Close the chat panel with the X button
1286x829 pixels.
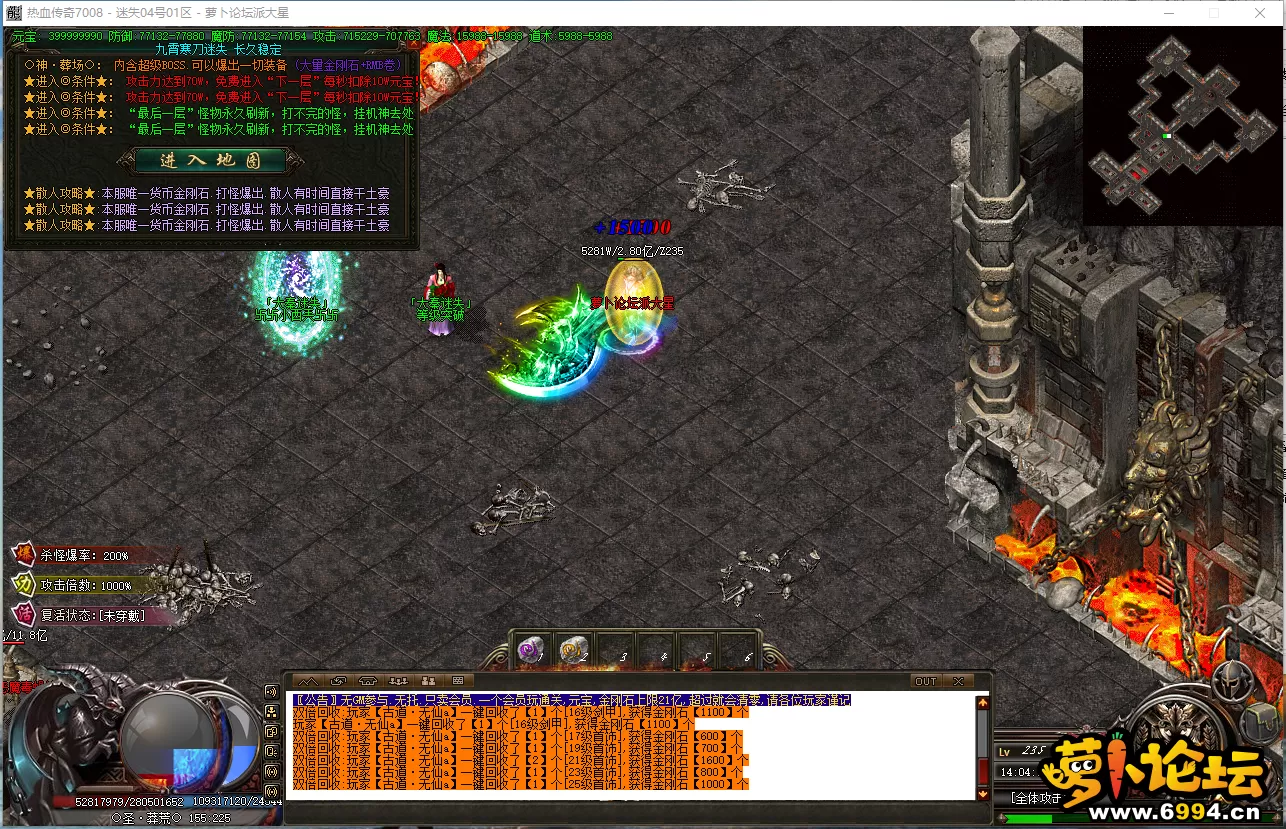[x=958, y=681]
